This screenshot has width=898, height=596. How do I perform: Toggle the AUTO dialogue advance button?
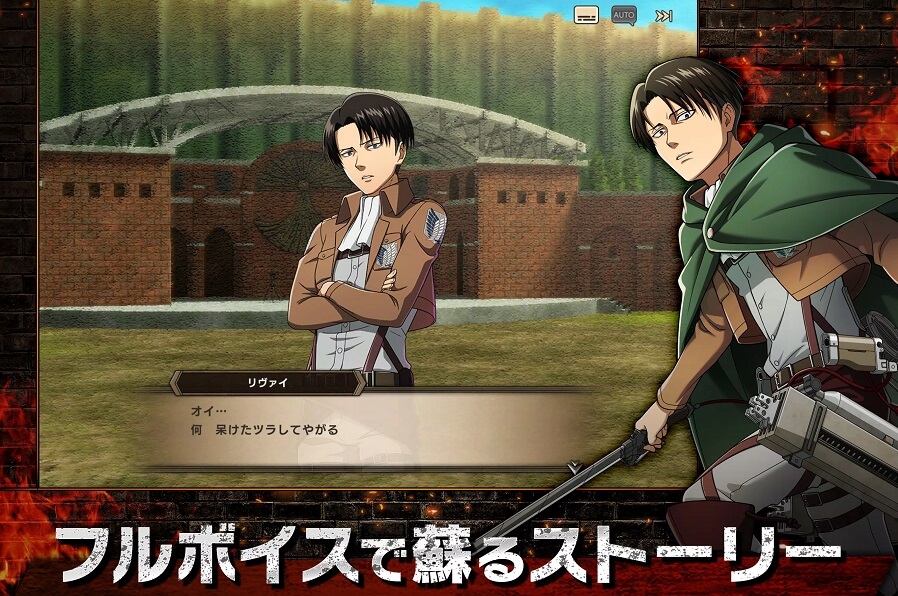point(624,15)
